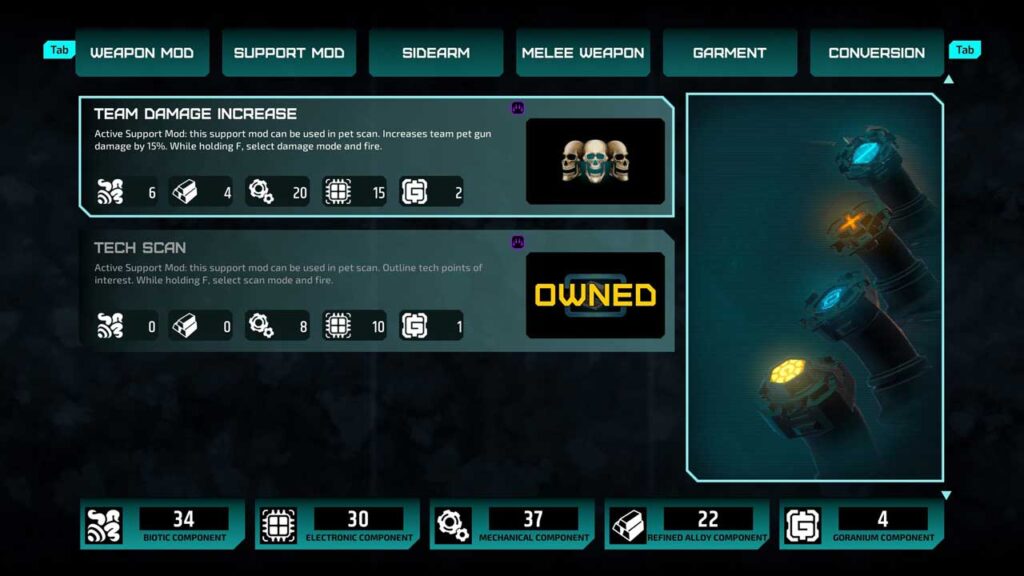Choose the Tech Scan mod entry

click(x=300, y=290)
